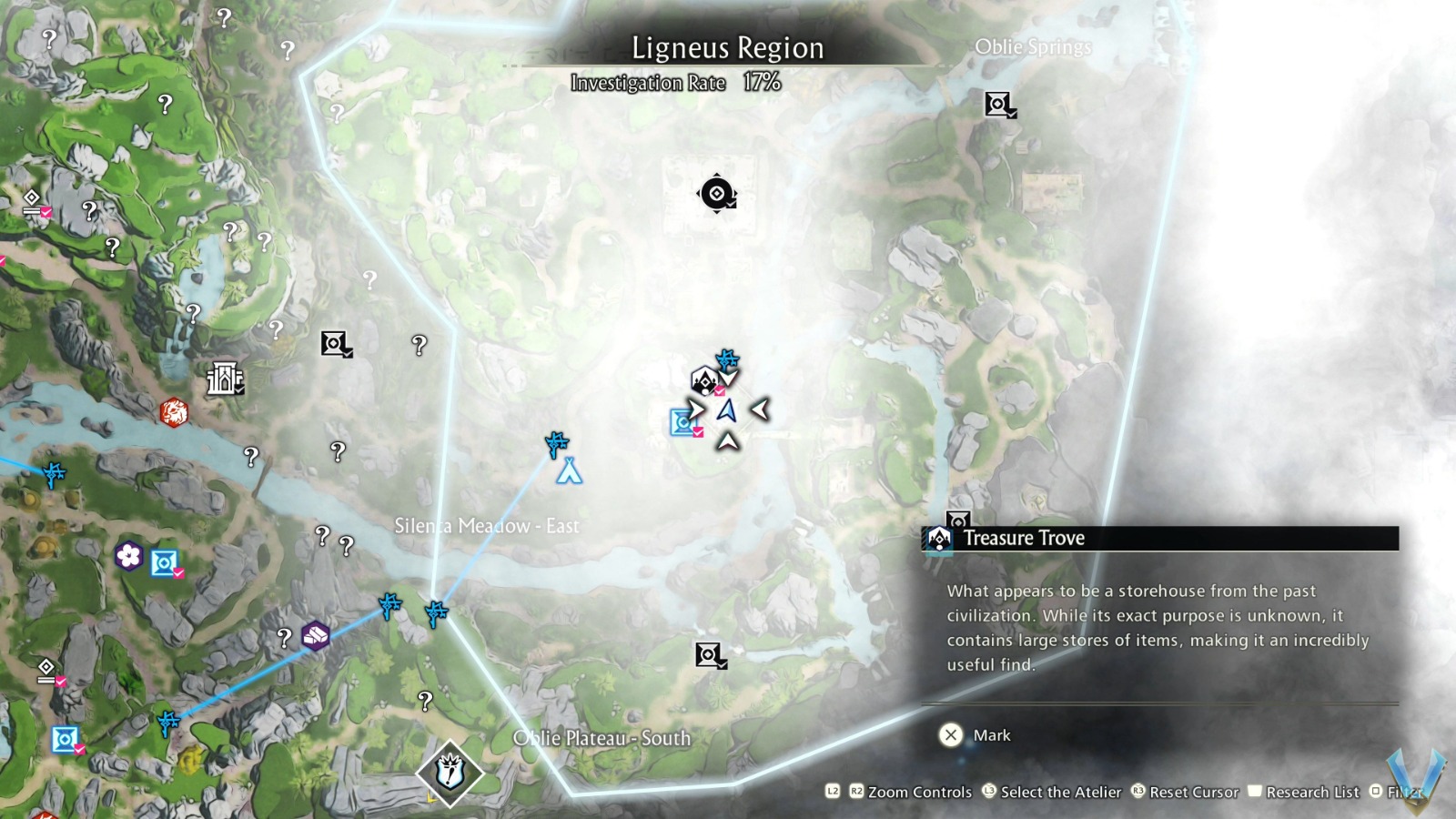Toggle the checkmark on the blue waypoint square
This screenshot has width=1456, height=819.
[x=697, y=434]
